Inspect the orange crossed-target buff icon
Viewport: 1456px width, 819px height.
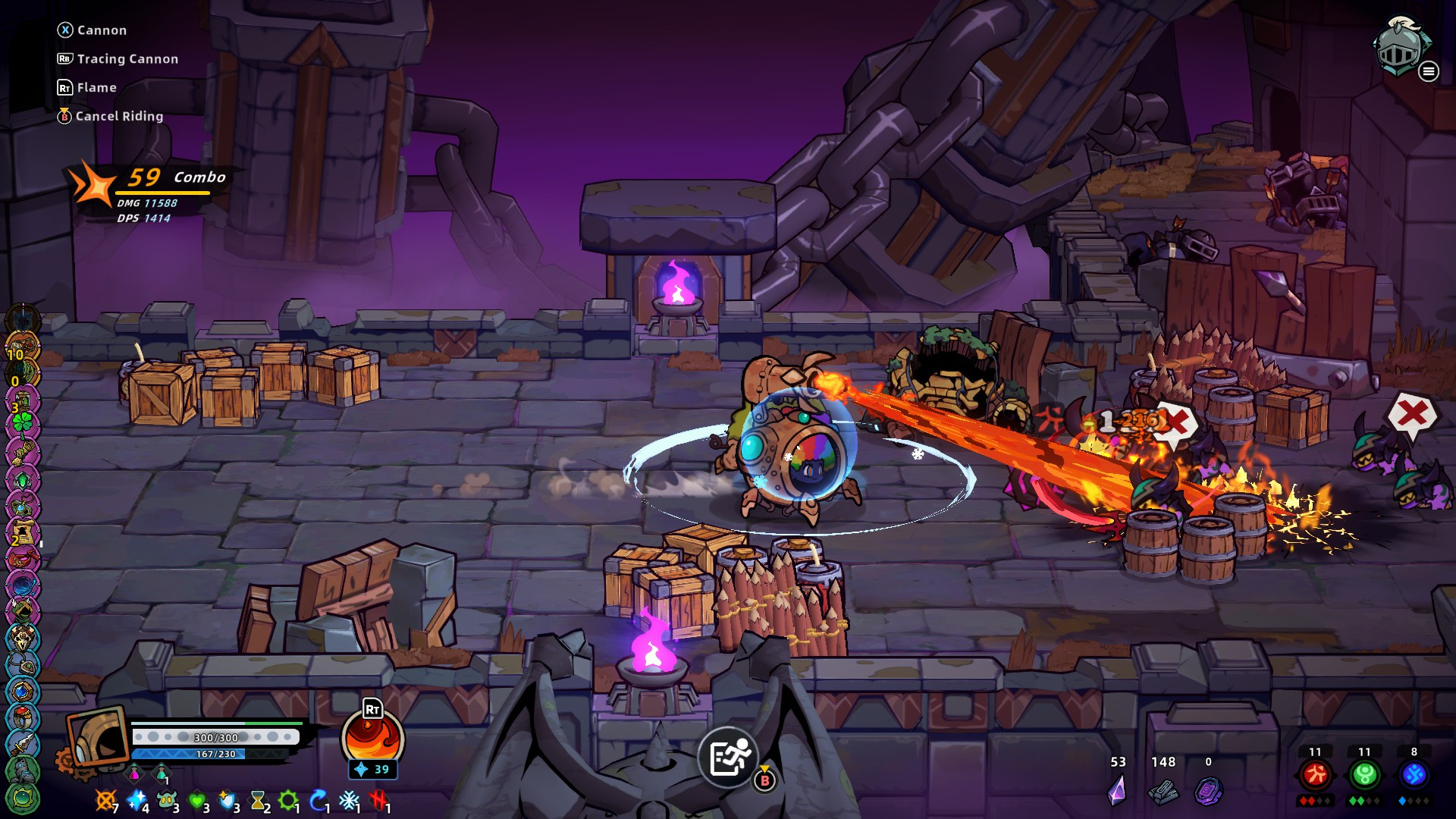point(105,799)
